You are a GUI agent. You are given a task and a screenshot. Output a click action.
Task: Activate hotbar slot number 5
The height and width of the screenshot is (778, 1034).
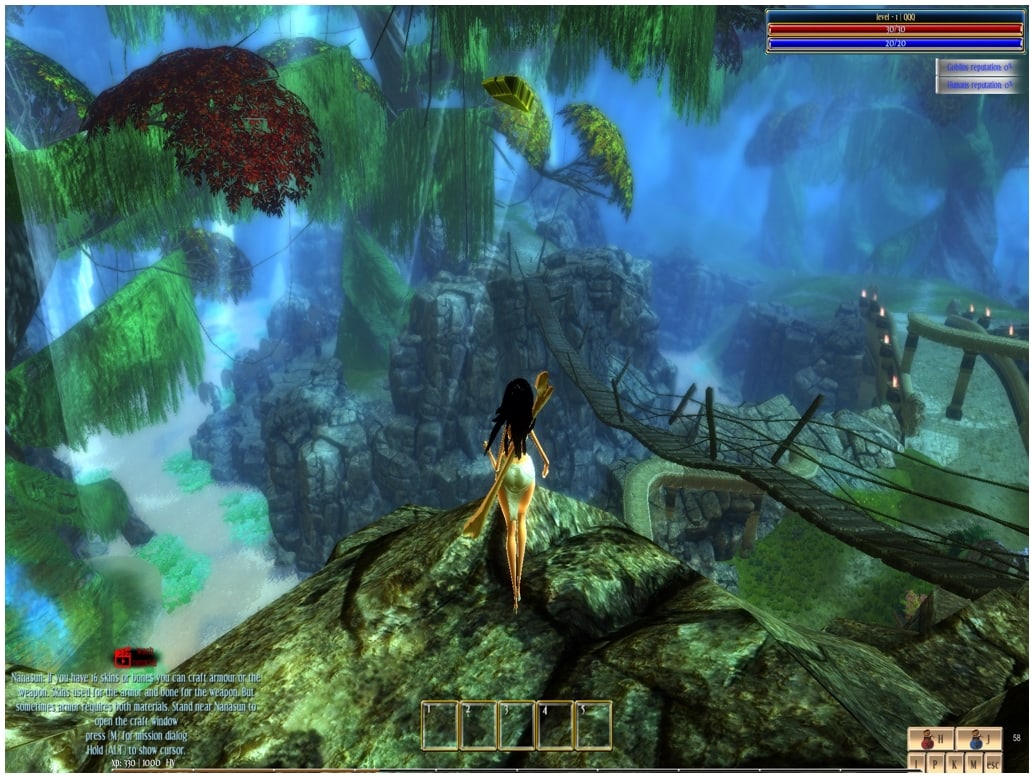click(593, 725)
